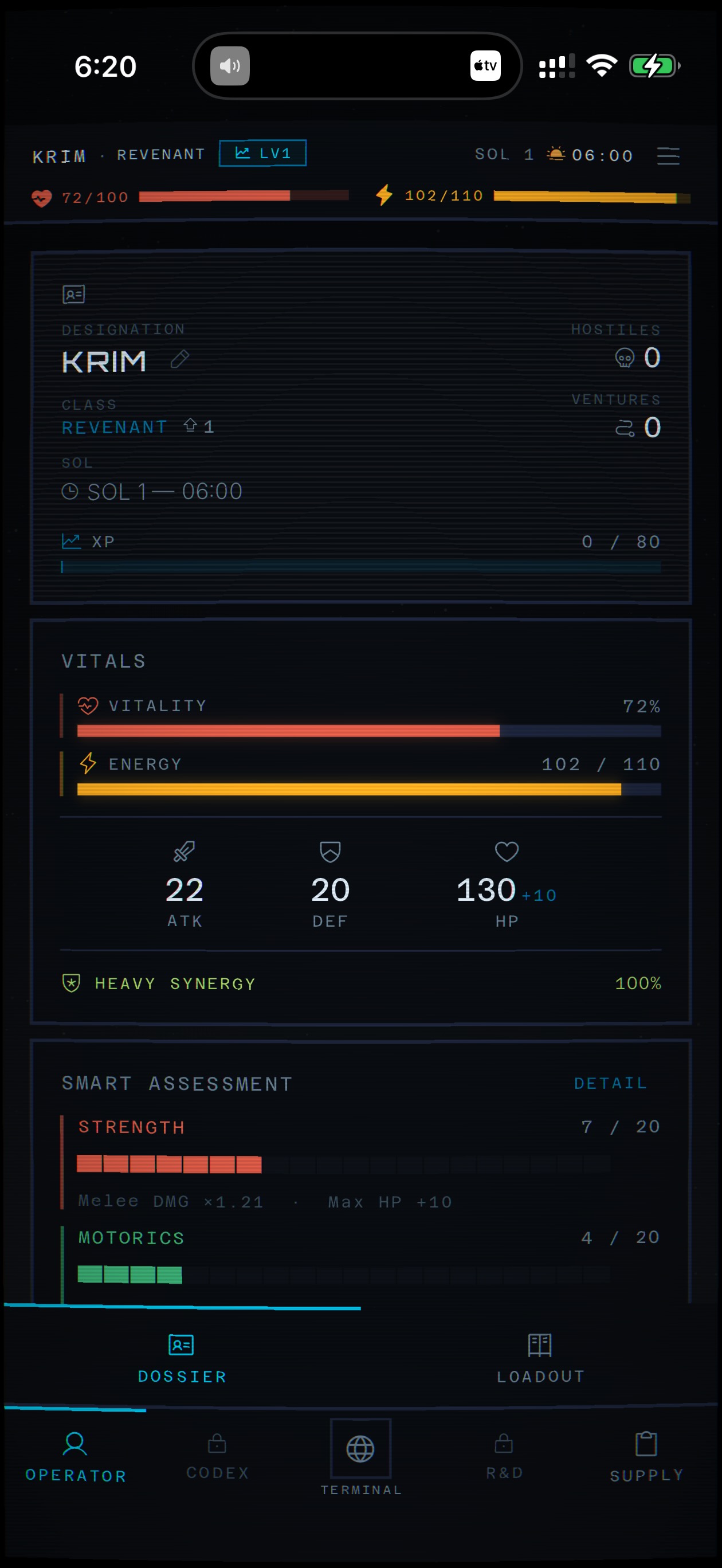Screen dimensions: 722x1568
Task: Open the Terminal globe button
Action: [360, 1449]
